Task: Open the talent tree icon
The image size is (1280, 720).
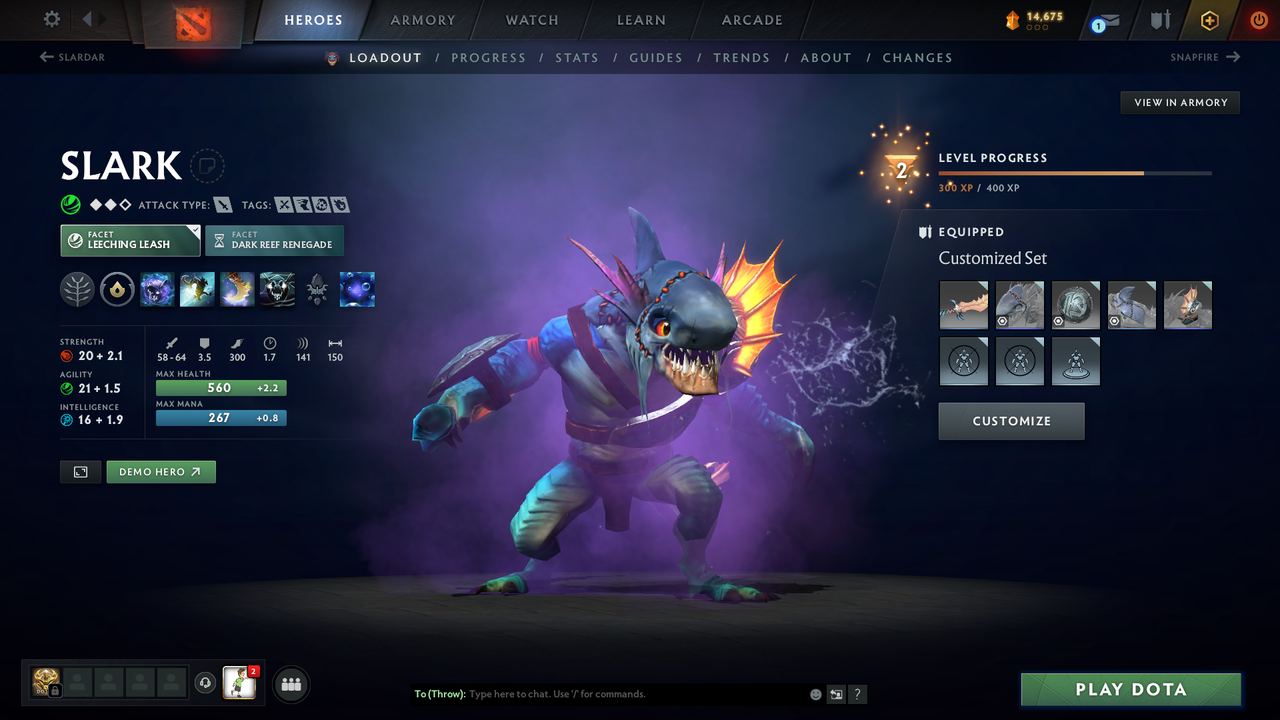Action: pyautogui.click(x=77, y=290)
